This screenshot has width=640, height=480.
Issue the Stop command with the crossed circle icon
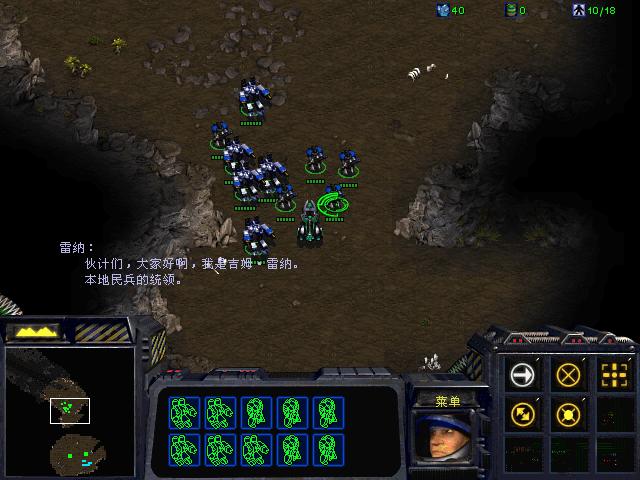click(568, 376)
